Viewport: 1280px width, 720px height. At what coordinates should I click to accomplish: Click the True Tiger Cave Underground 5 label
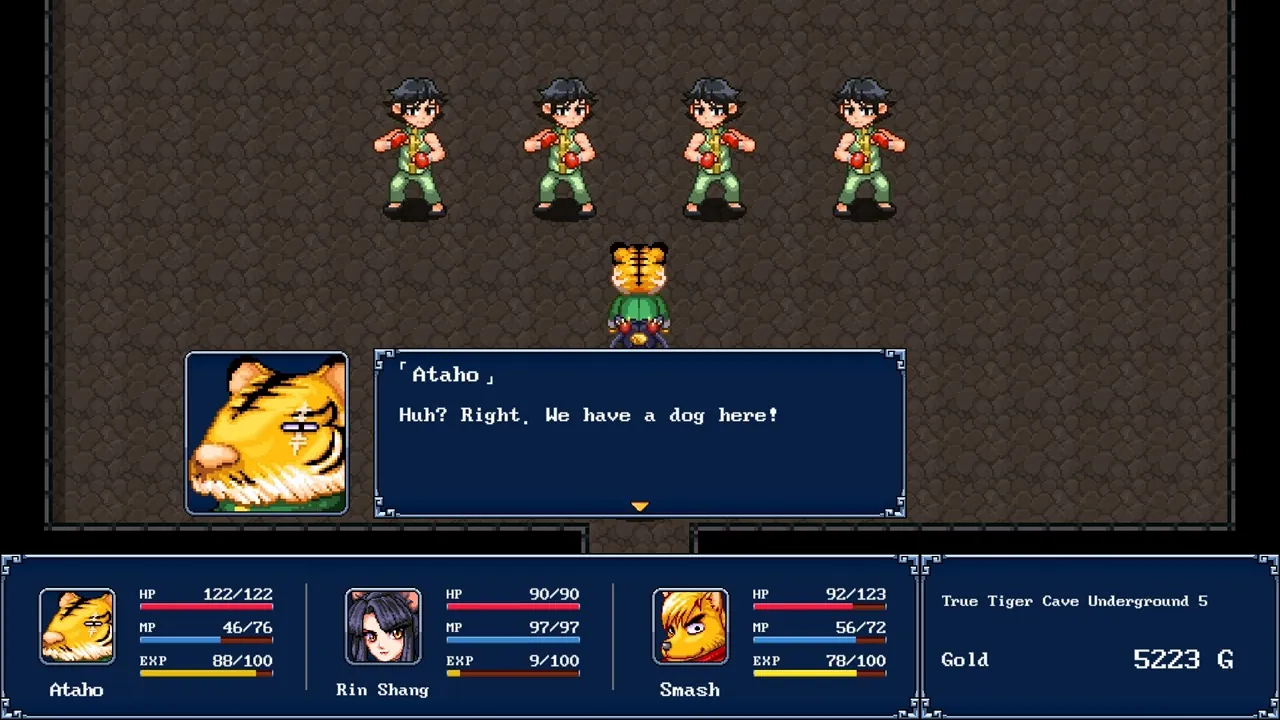(x=1073, y=601)
